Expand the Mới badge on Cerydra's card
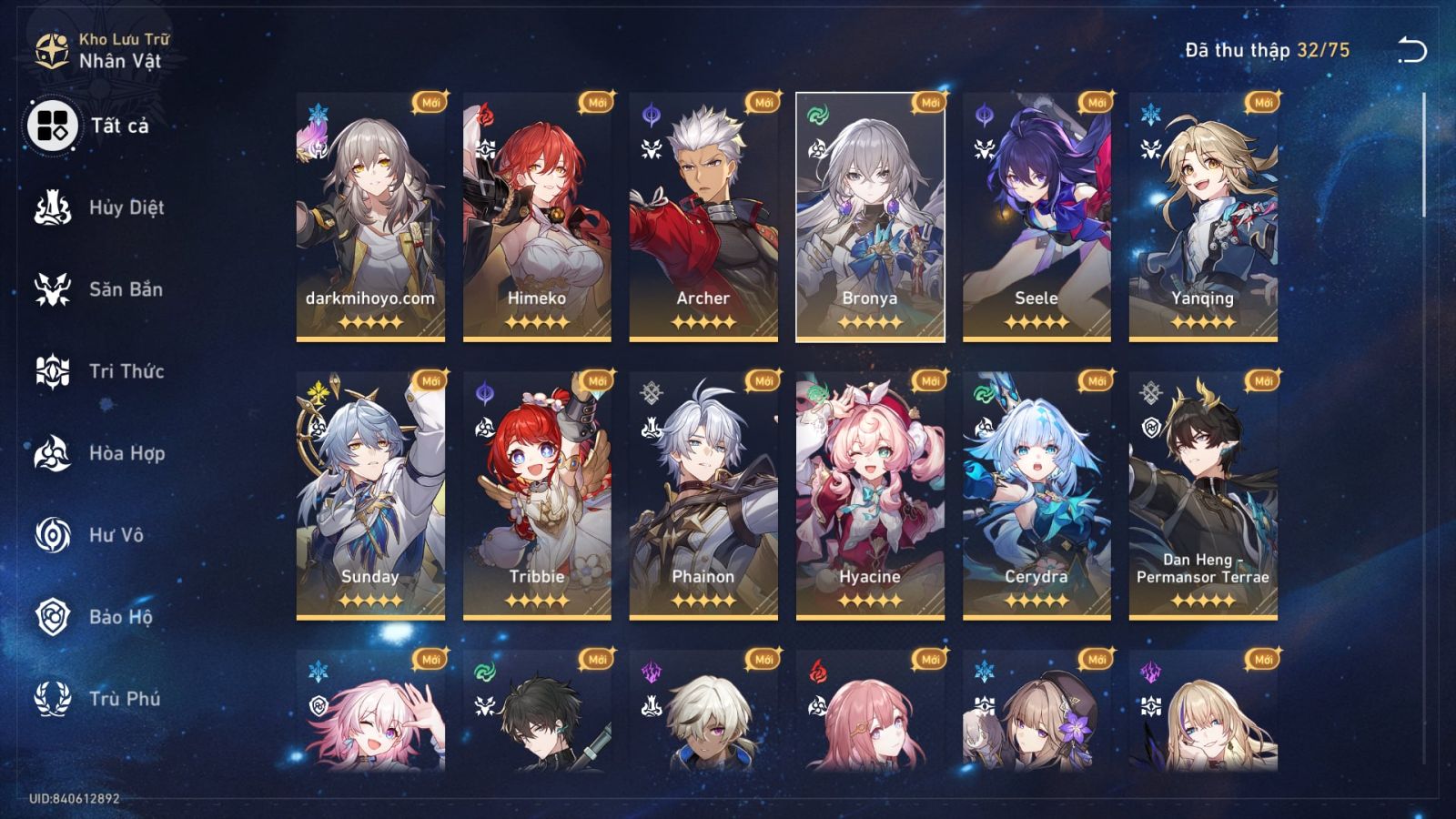The width and height of the screenshot is (1456, 819). pyautogui.click(x=1096, y=379)
